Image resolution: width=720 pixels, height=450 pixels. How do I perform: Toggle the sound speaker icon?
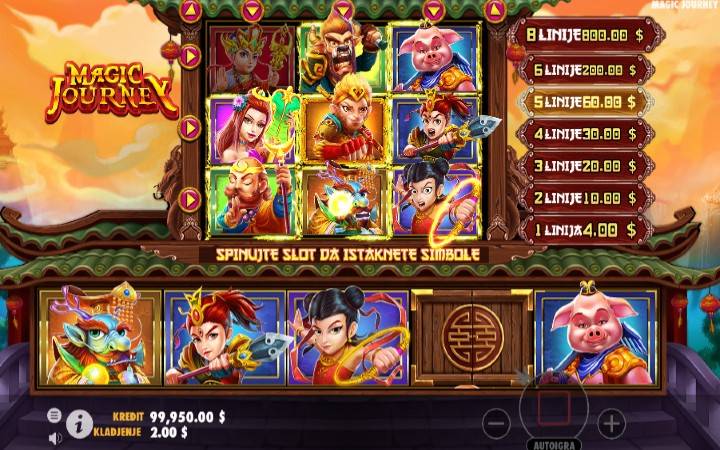[54, 437]
